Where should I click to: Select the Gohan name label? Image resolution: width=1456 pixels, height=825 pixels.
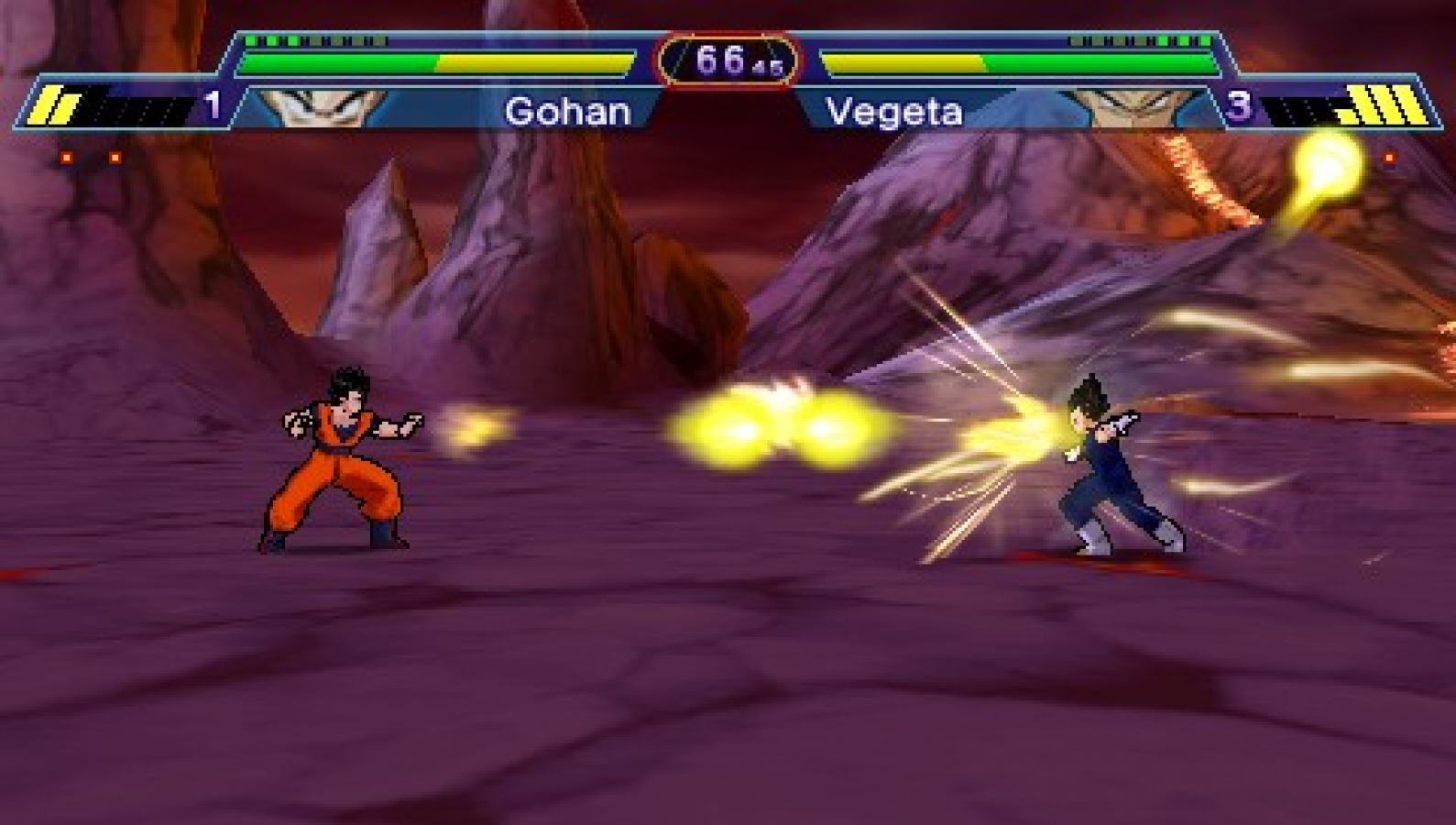tap(568, 112)
